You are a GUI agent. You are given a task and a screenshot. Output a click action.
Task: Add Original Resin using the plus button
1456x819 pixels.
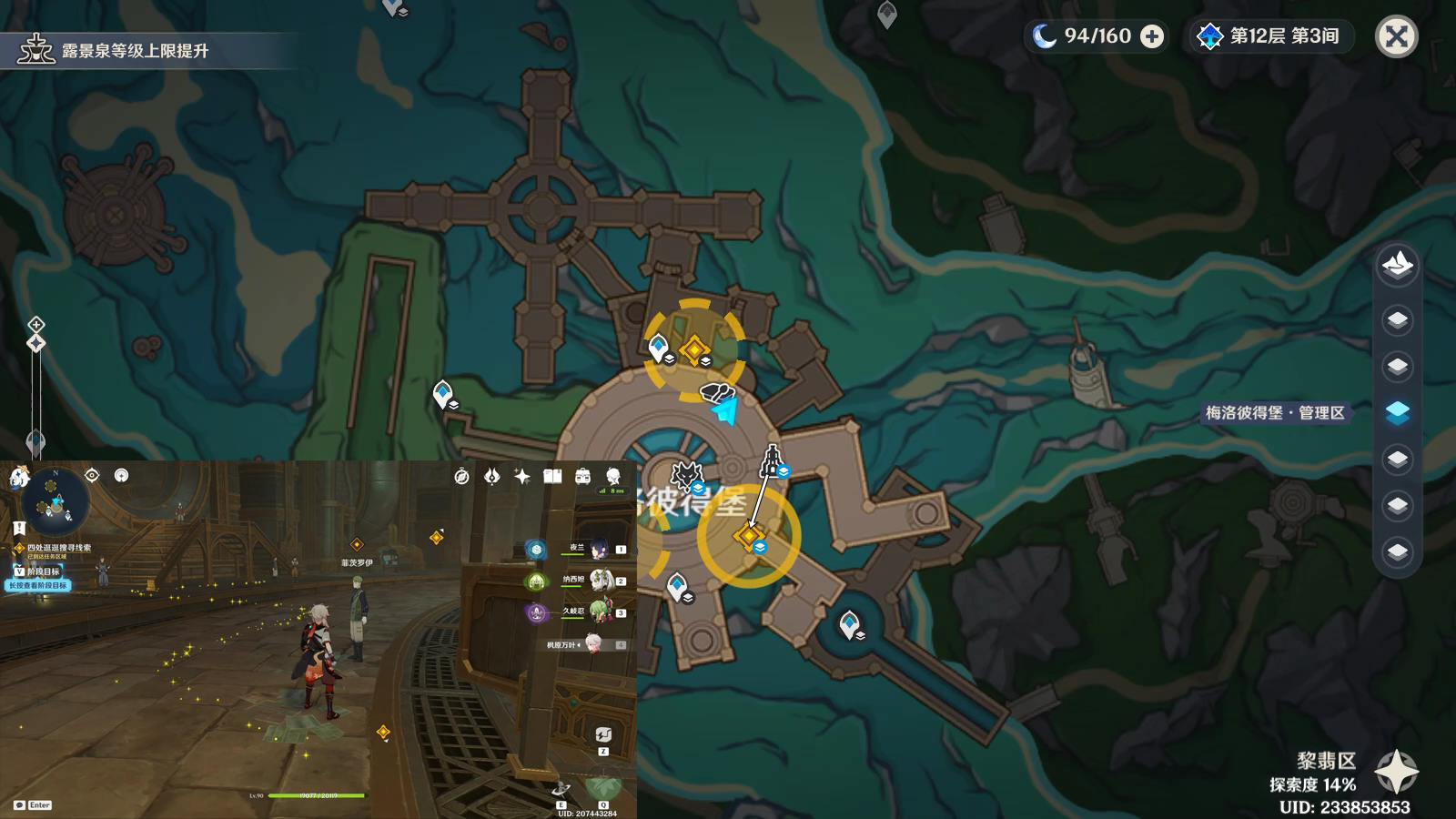[x=1152, y=36]
